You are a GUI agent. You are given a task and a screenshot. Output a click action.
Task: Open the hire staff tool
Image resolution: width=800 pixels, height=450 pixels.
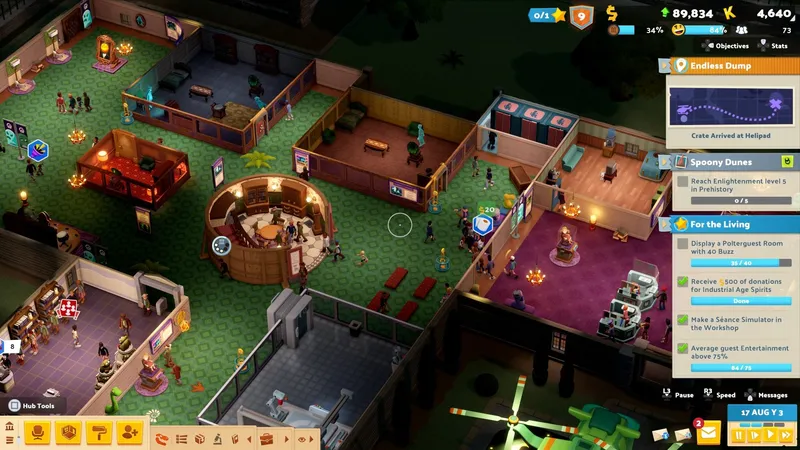tap(129, 432)
